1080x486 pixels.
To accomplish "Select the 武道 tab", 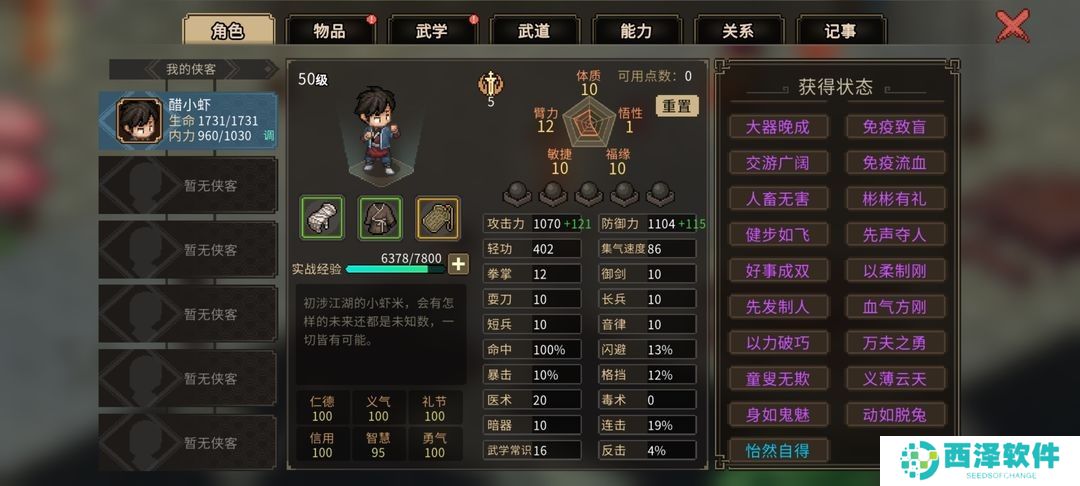I will coord(534,30).
